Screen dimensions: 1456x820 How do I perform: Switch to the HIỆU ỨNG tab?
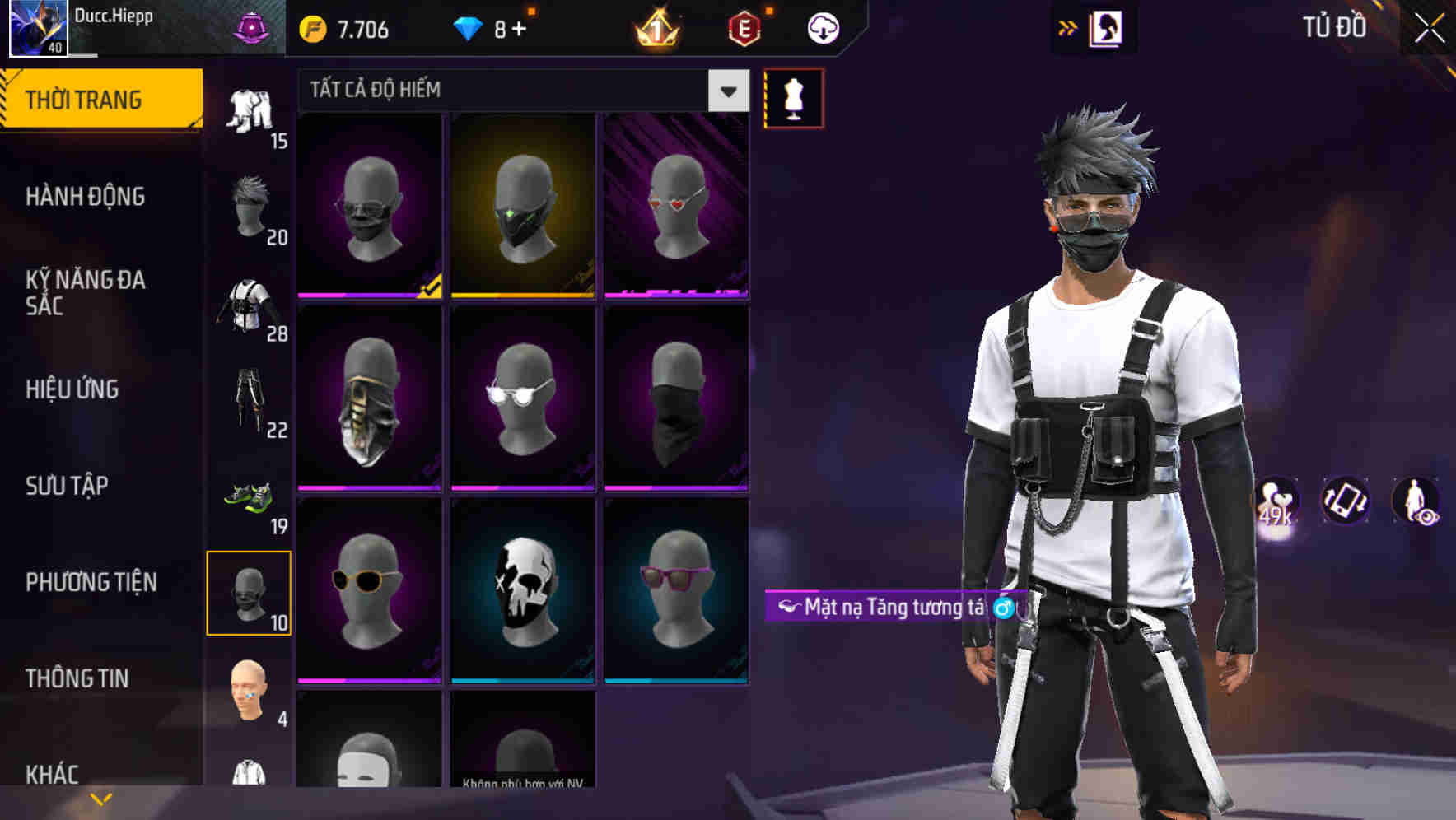click(x=72, y=389)
